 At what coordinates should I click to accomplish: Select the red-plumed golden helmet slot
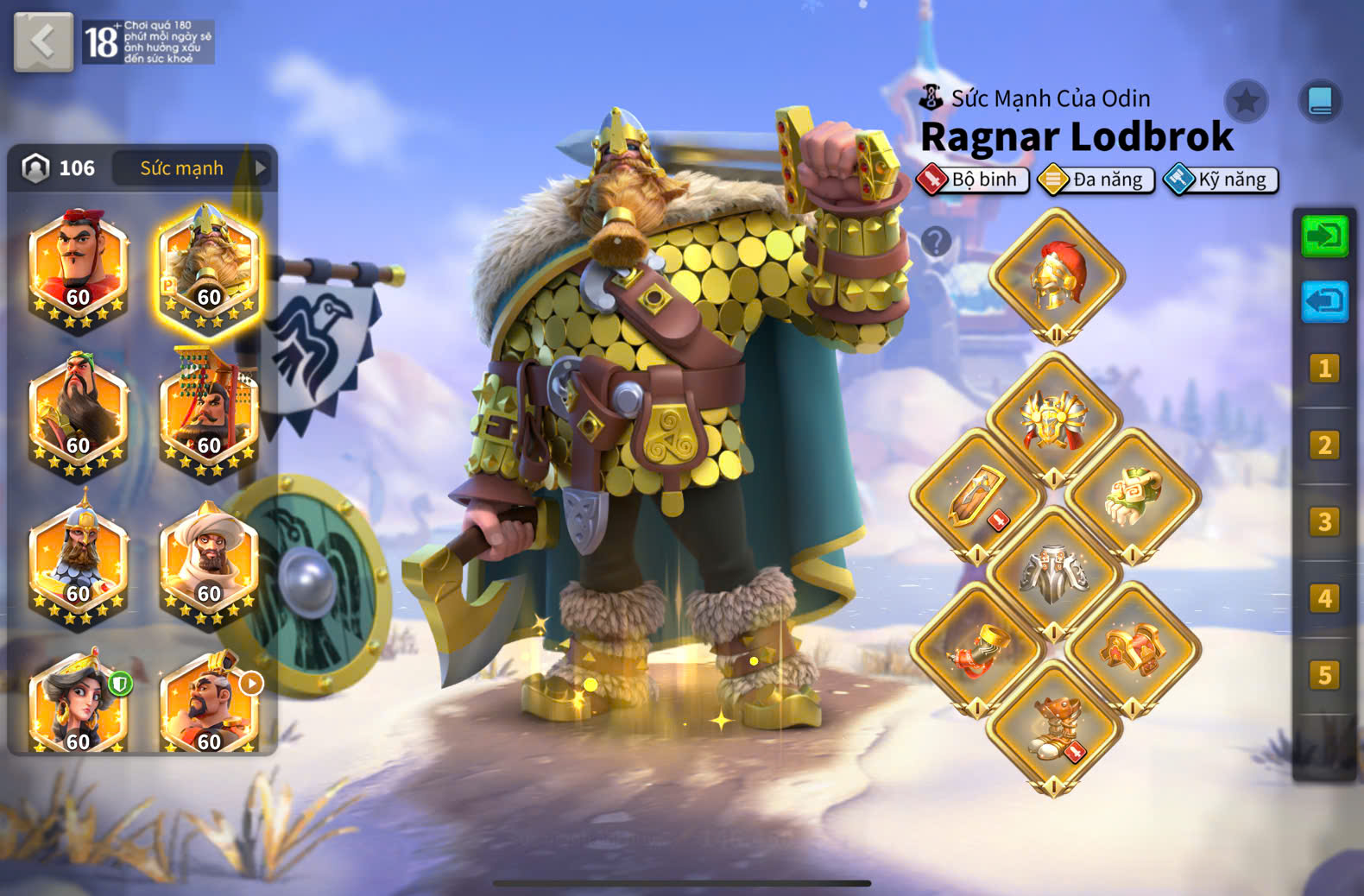coord(1056,275)
